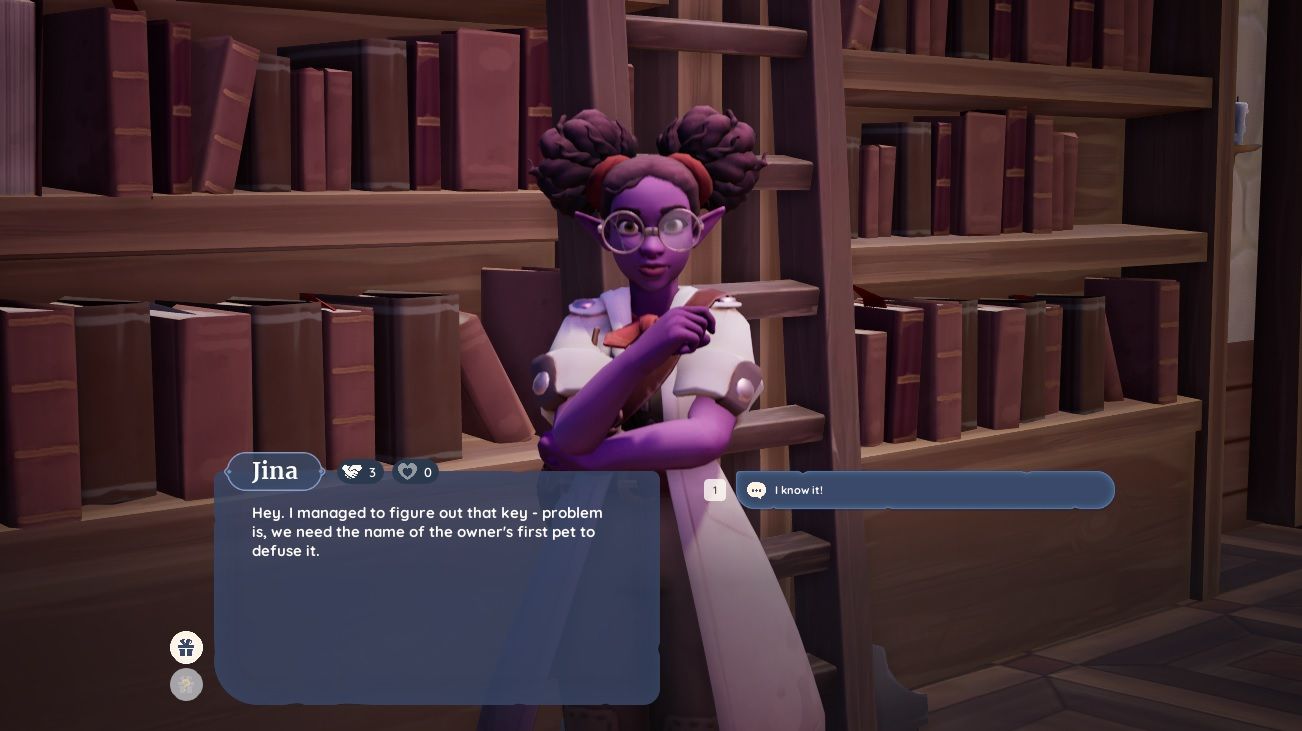Open the gift icon beside the dialogue box
The height and width of the screenshot is (731, 1302).
[x=186, y=648]
